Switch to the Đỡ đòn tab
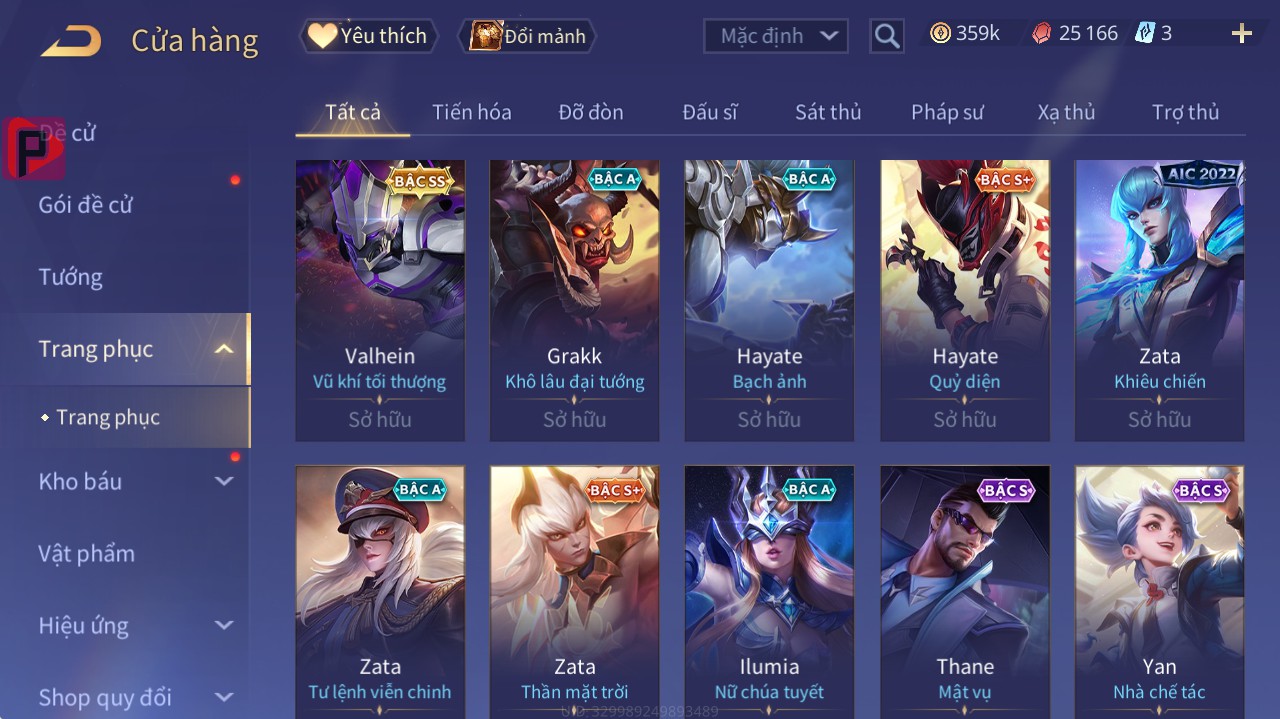 tap(590, 112)
